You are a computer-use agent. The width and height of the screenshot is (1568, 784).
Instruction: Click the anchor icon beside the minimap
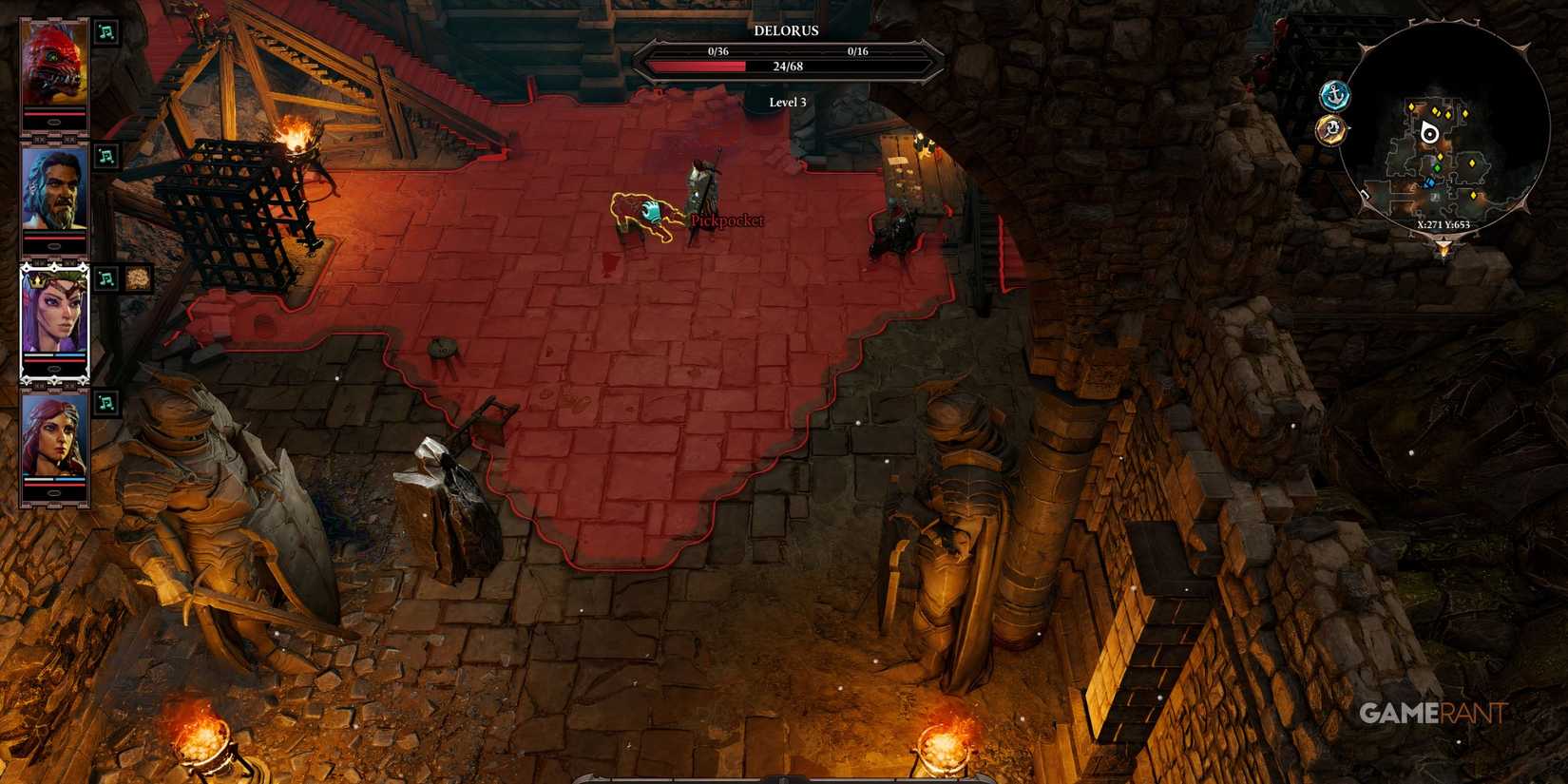pyautogui.click(x=1334, y=95)
